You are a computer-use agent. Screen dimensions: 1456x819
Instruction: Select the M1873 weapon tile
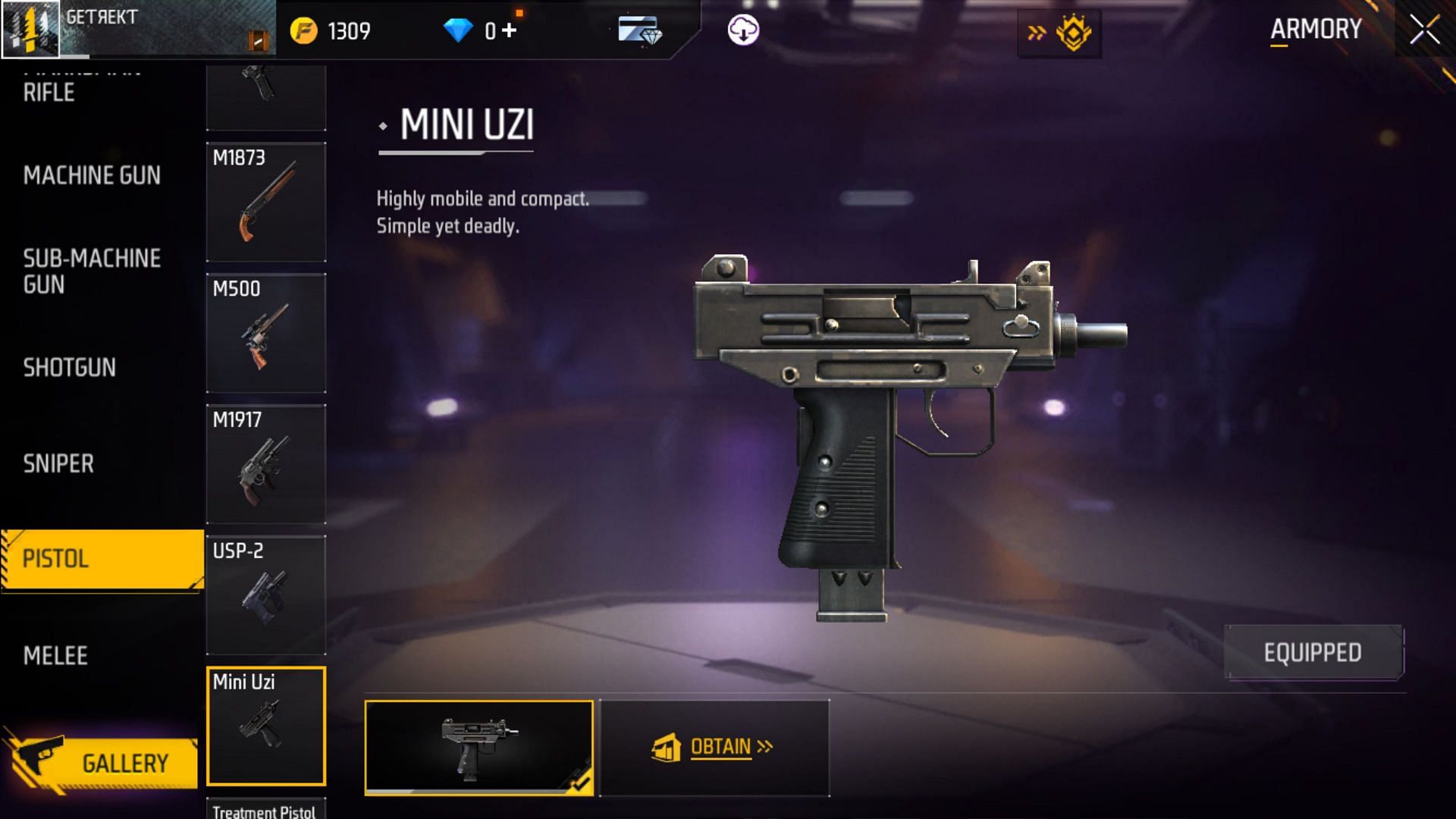point(266,202)
